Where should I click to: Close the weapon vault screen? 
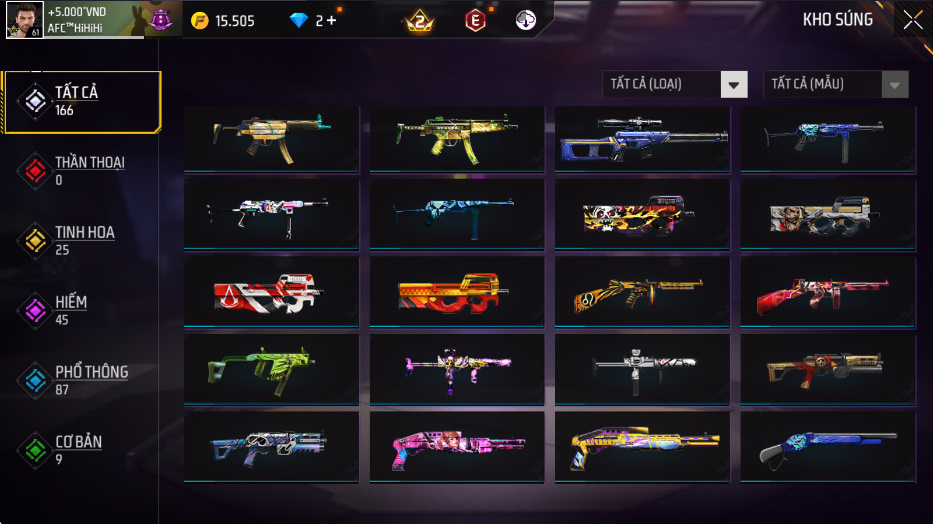912,20
